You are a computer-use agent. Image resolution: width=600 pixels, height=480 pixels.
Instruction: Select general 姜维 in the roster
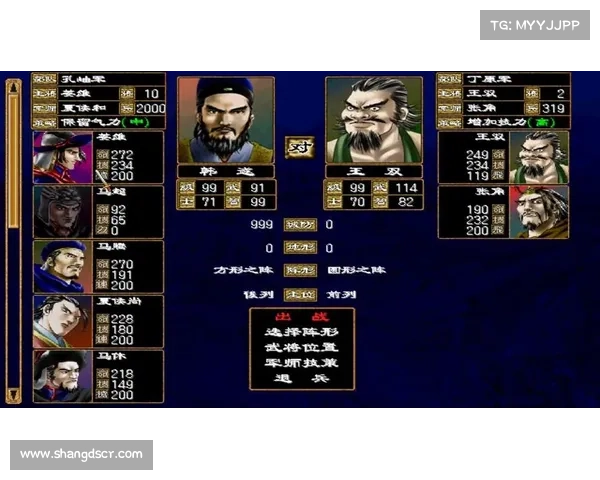pos(98,157)
